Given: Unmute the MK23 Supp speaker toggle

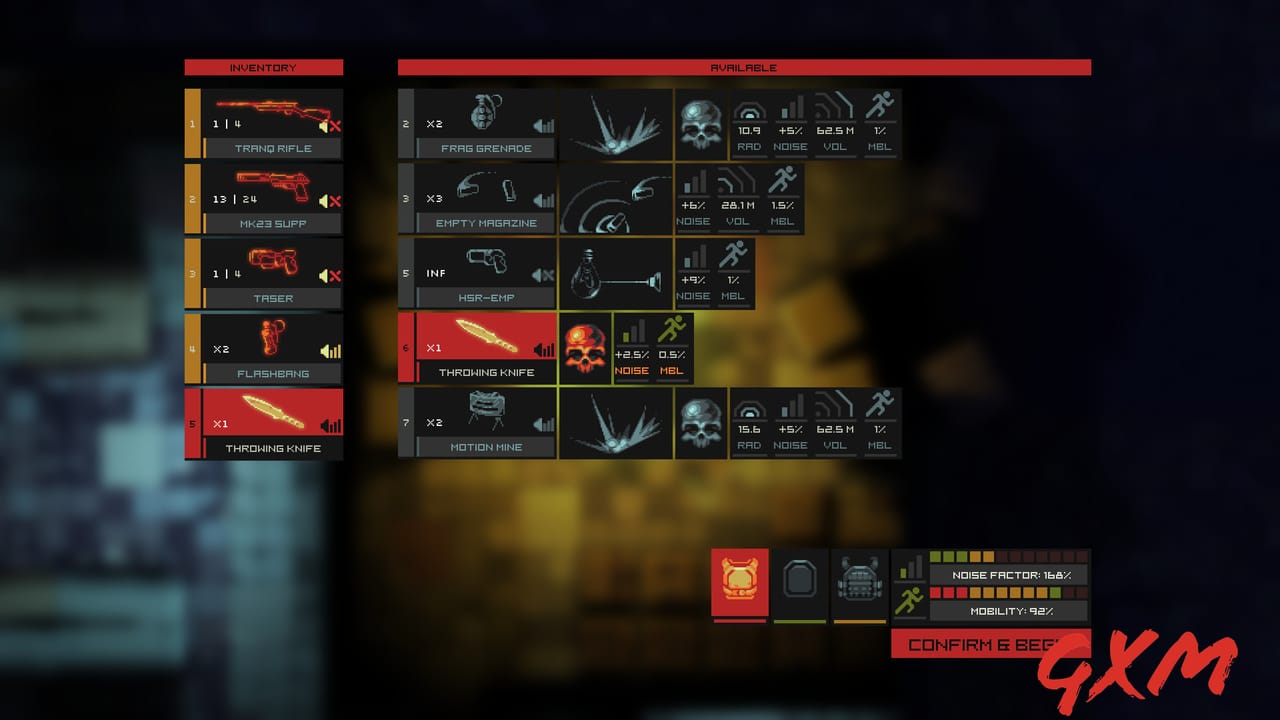Looking at the screenshot, I should [325, 199].
